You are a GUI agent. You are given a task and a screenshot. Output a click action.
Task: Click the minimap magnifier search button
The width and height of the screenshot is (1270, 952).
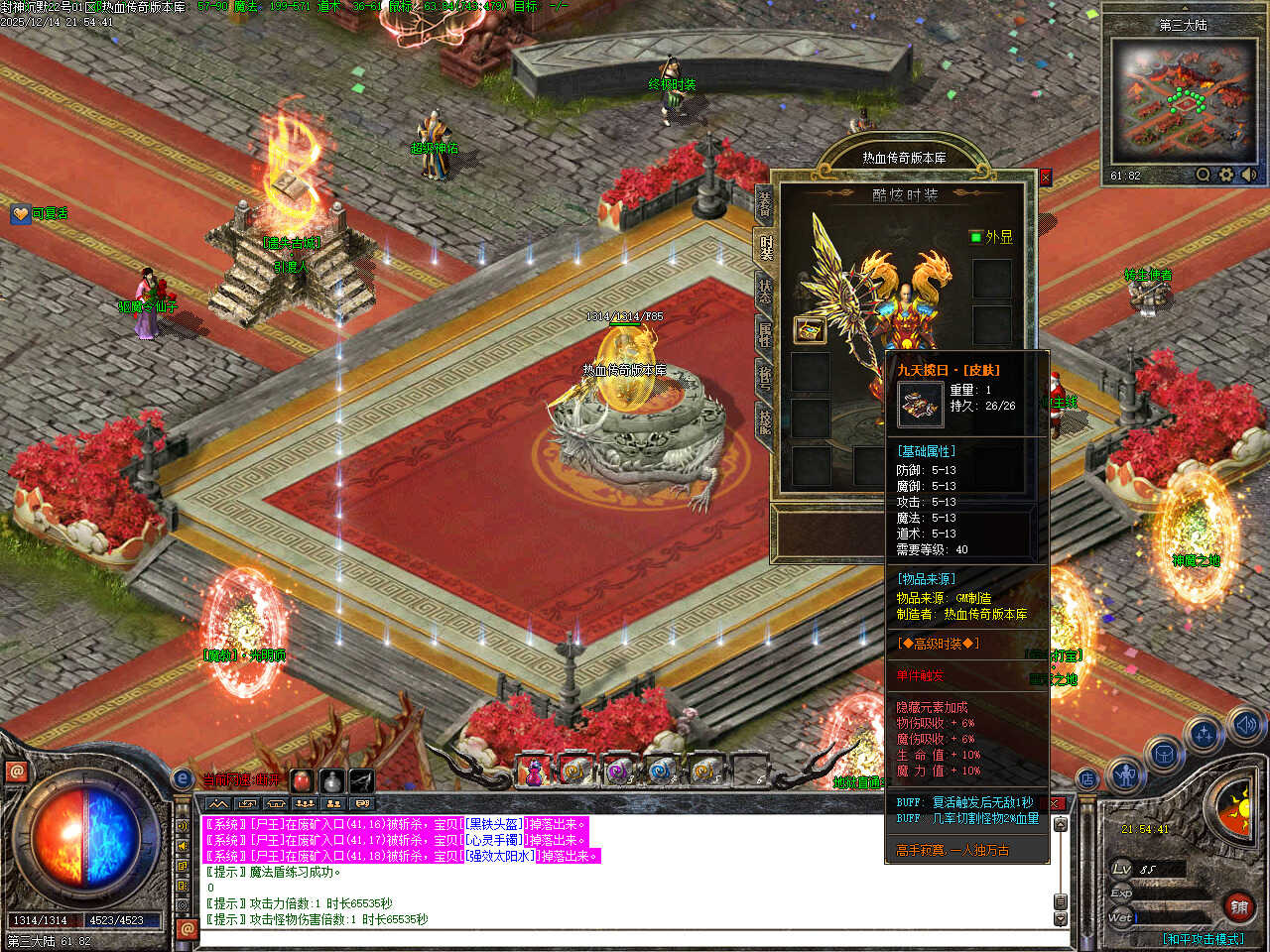tap(1203, 176)
